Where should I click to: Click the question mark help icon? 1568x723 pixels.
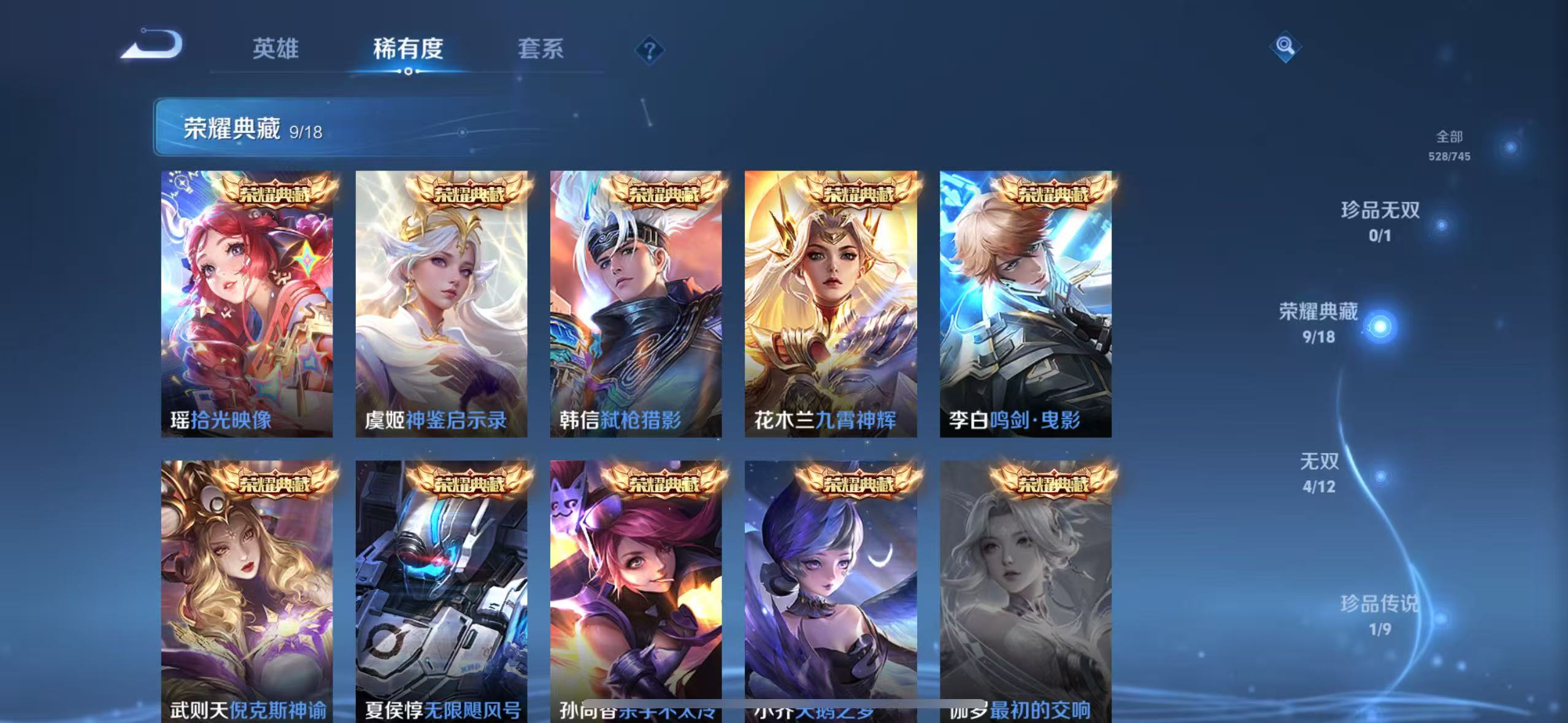coord(647,49)
